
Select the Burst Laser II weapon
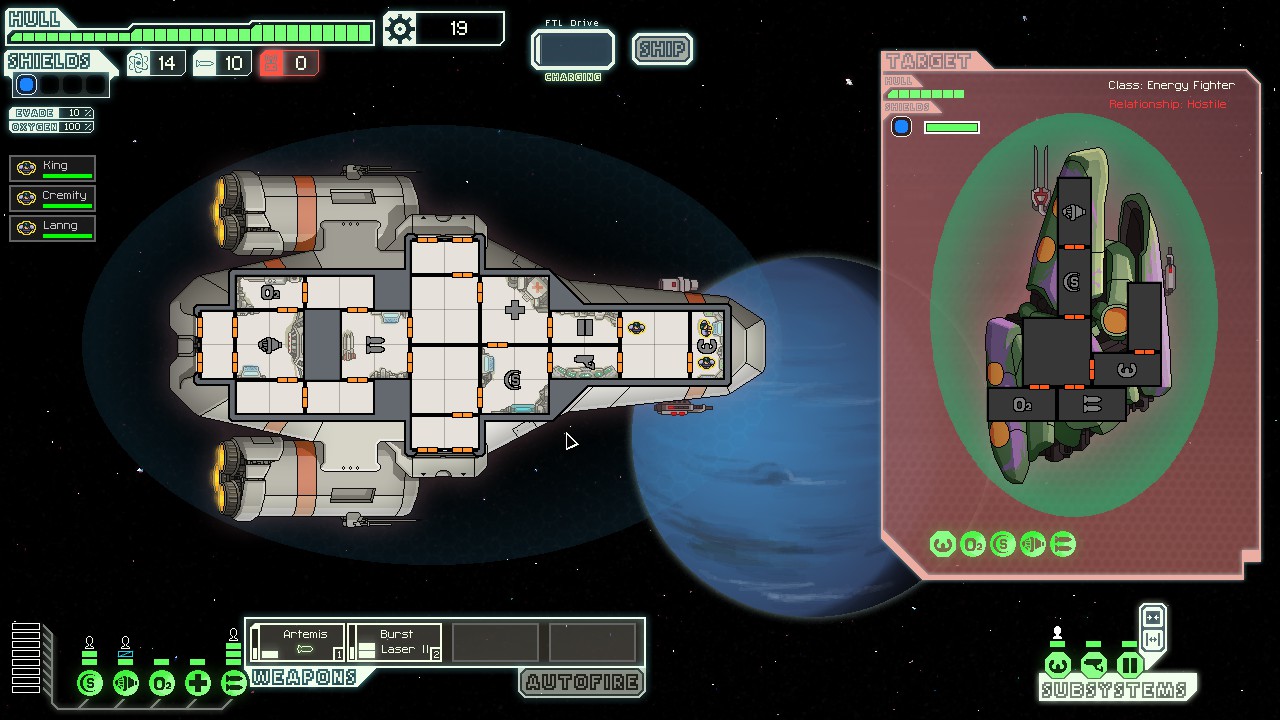pyautogui.click(x=395, y=642)
